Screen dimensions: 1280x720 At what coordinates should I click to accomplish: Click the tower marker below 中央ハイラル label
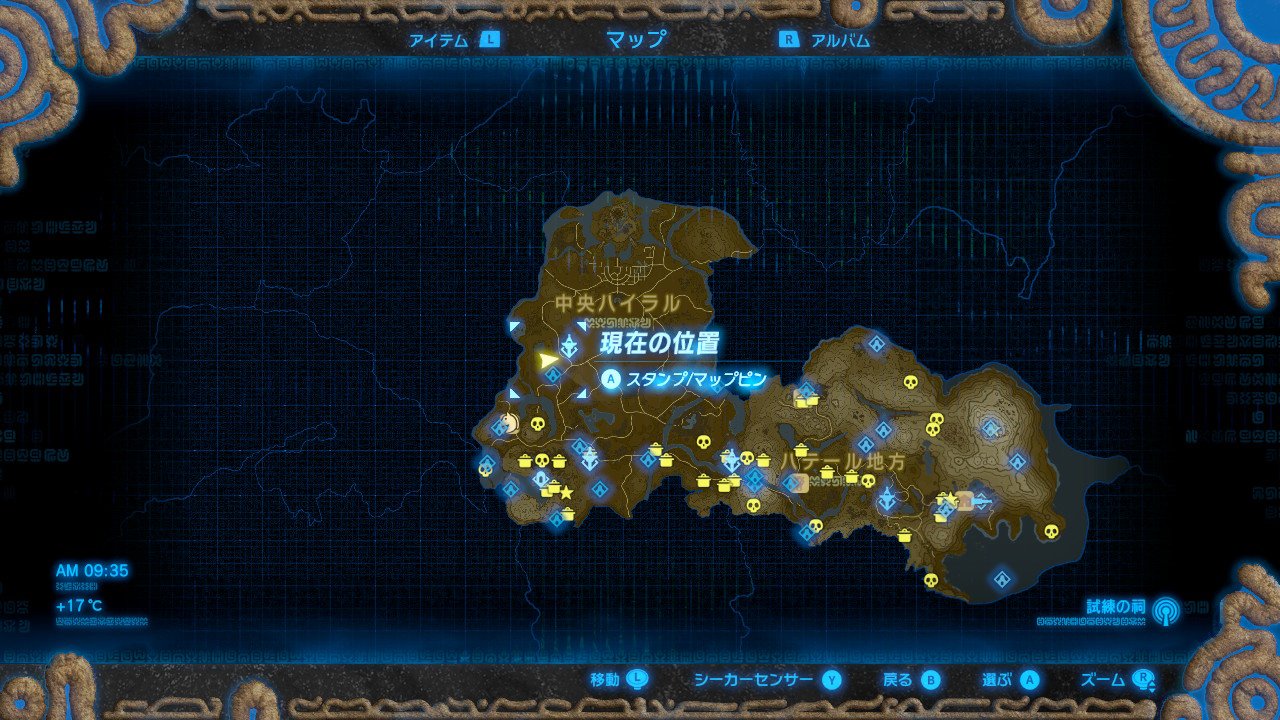(x=569, y=343)
